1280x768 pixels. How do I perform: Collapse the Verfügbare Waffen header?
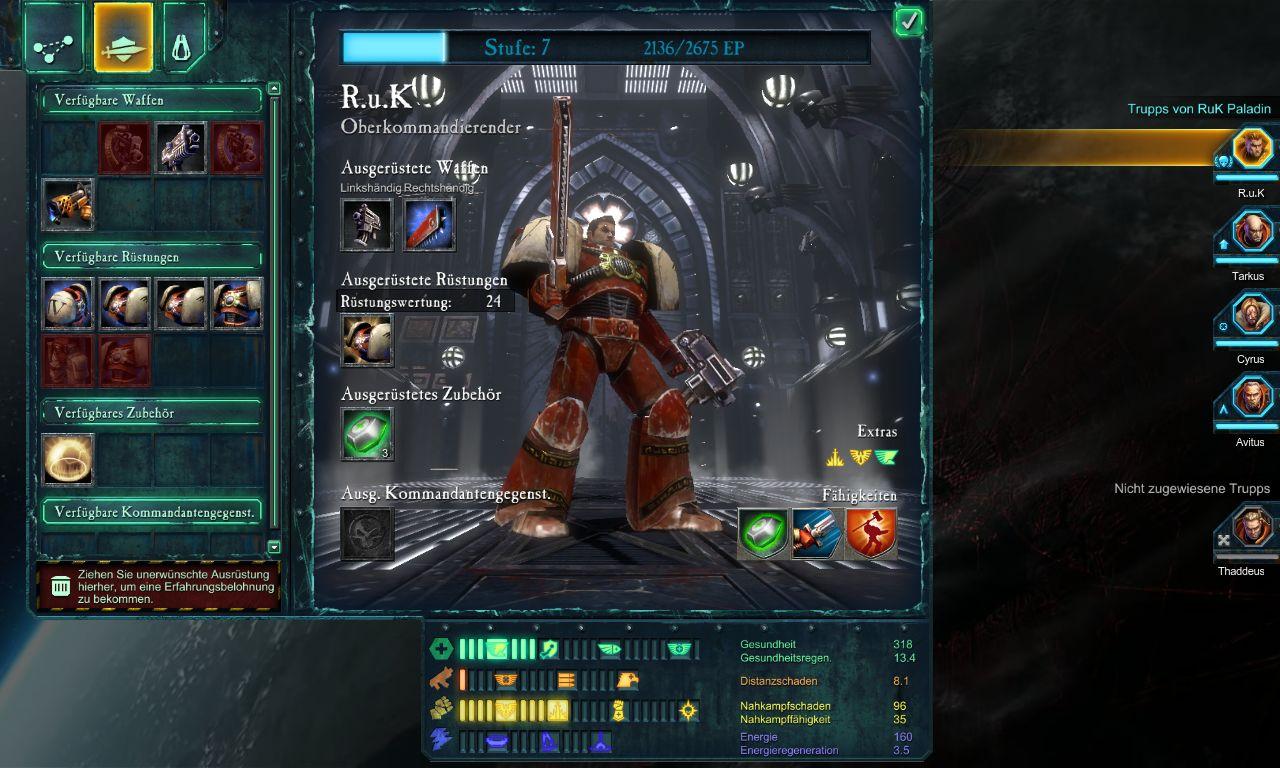point(150,100)
